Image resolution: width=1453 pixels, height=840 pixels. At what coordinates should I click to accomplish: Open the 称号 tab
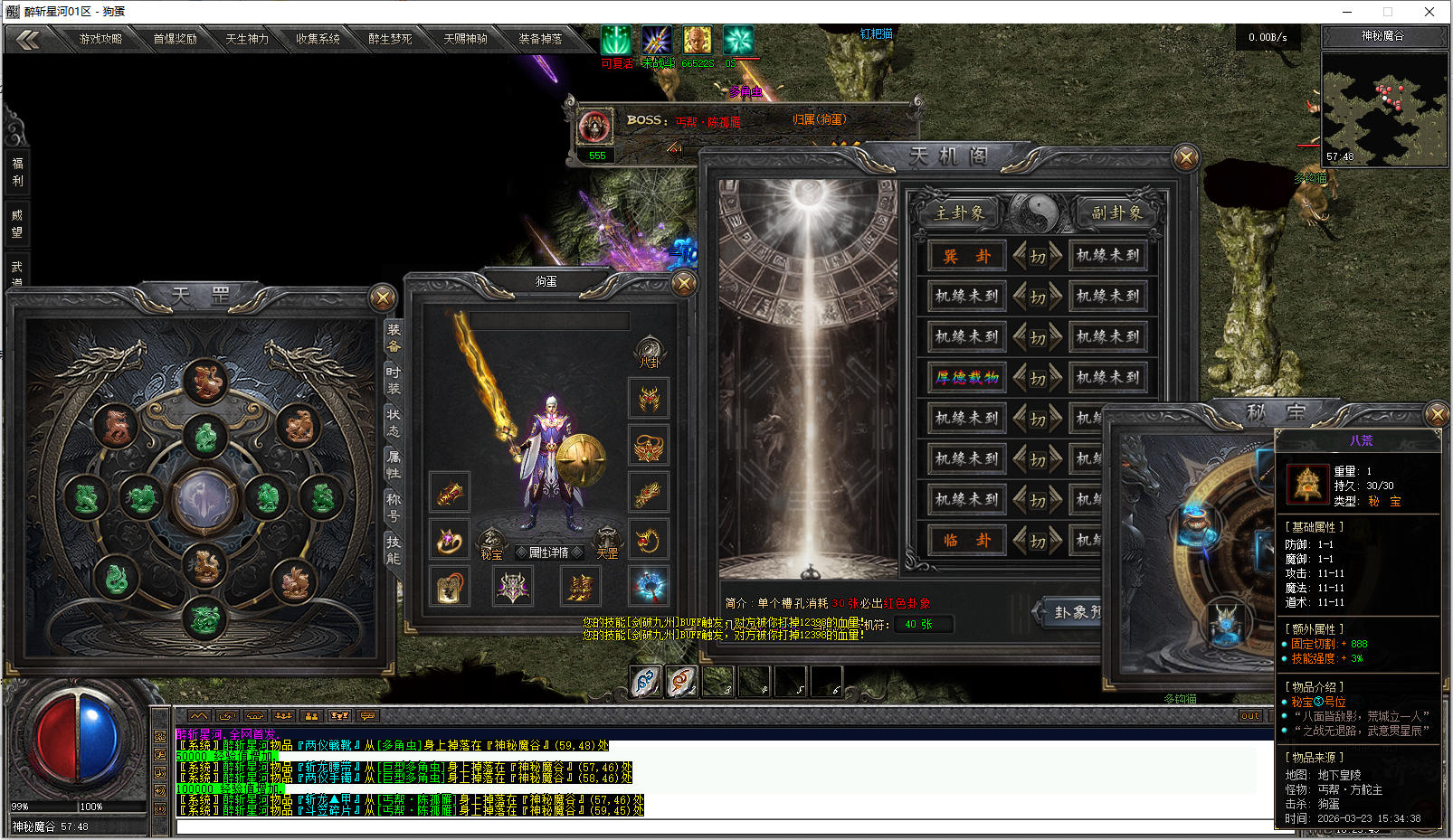[394, 506]
